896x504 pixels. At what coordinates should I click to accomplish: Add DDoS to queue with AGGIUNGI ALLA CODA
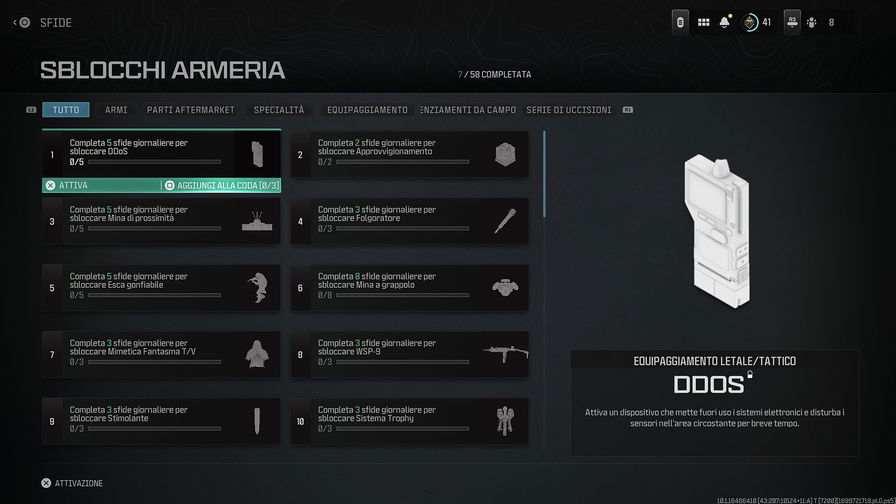[221, 185]
